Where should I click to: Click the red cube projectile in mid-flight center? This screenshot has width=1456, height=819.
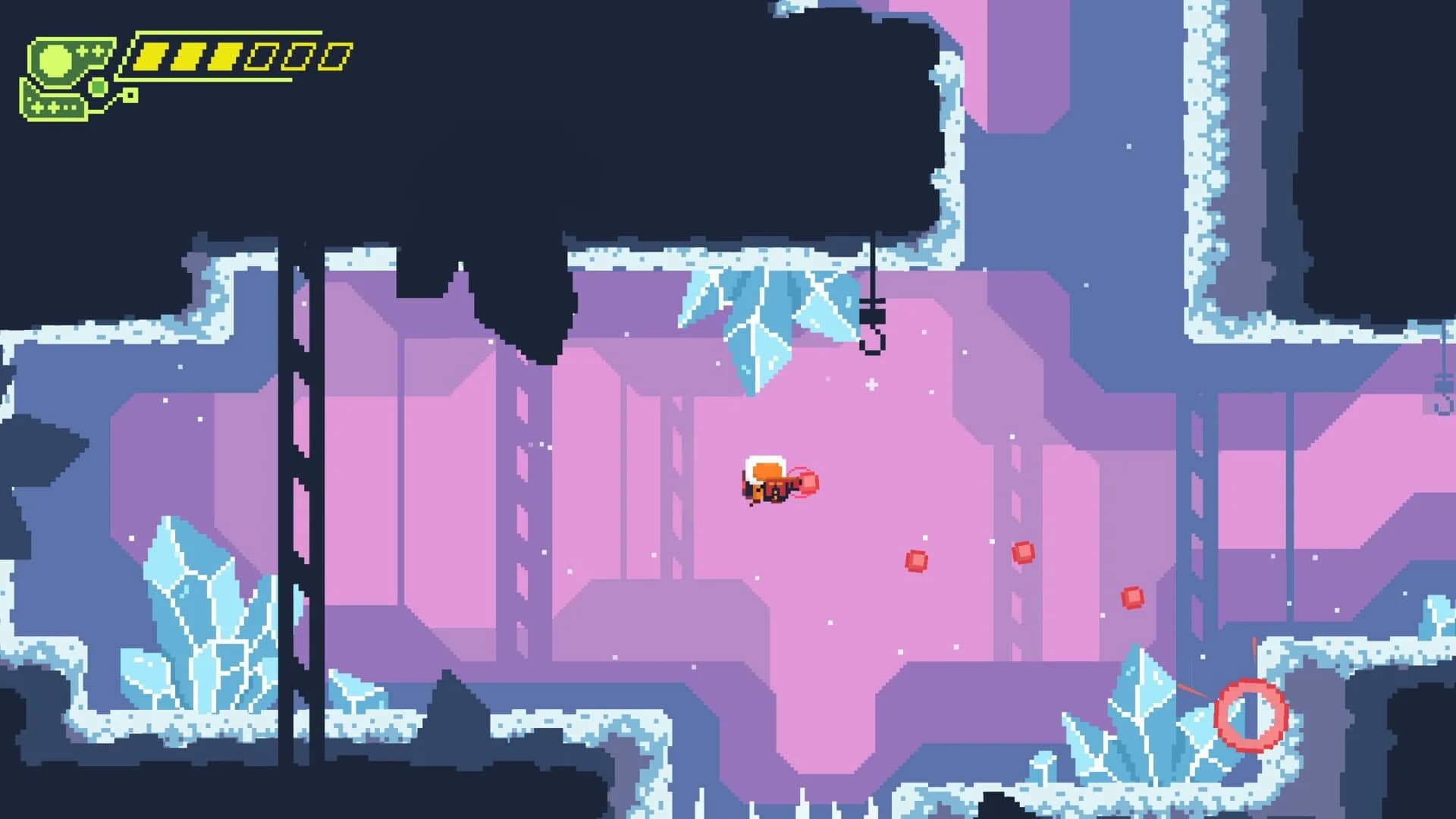pyautogui.click(x=917, y=561)
